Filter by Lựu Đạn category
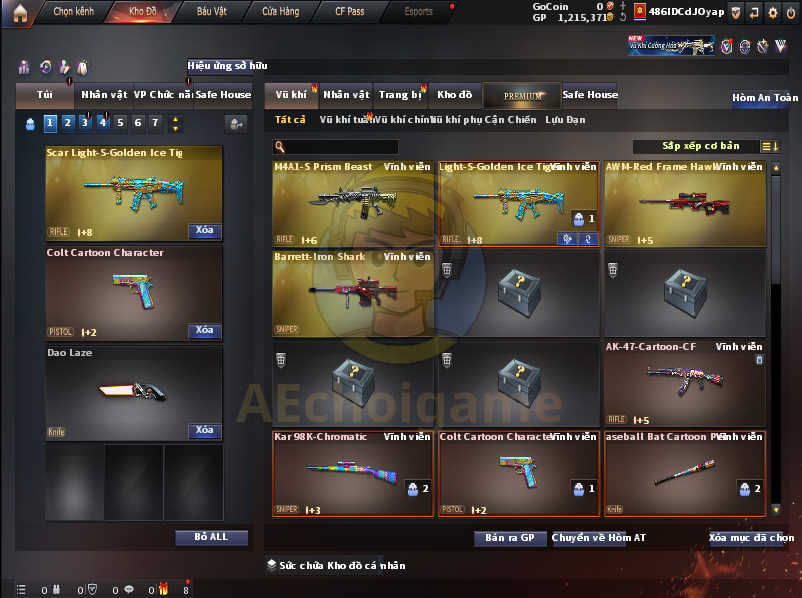802x598 pixels. [x=566, y=120]
